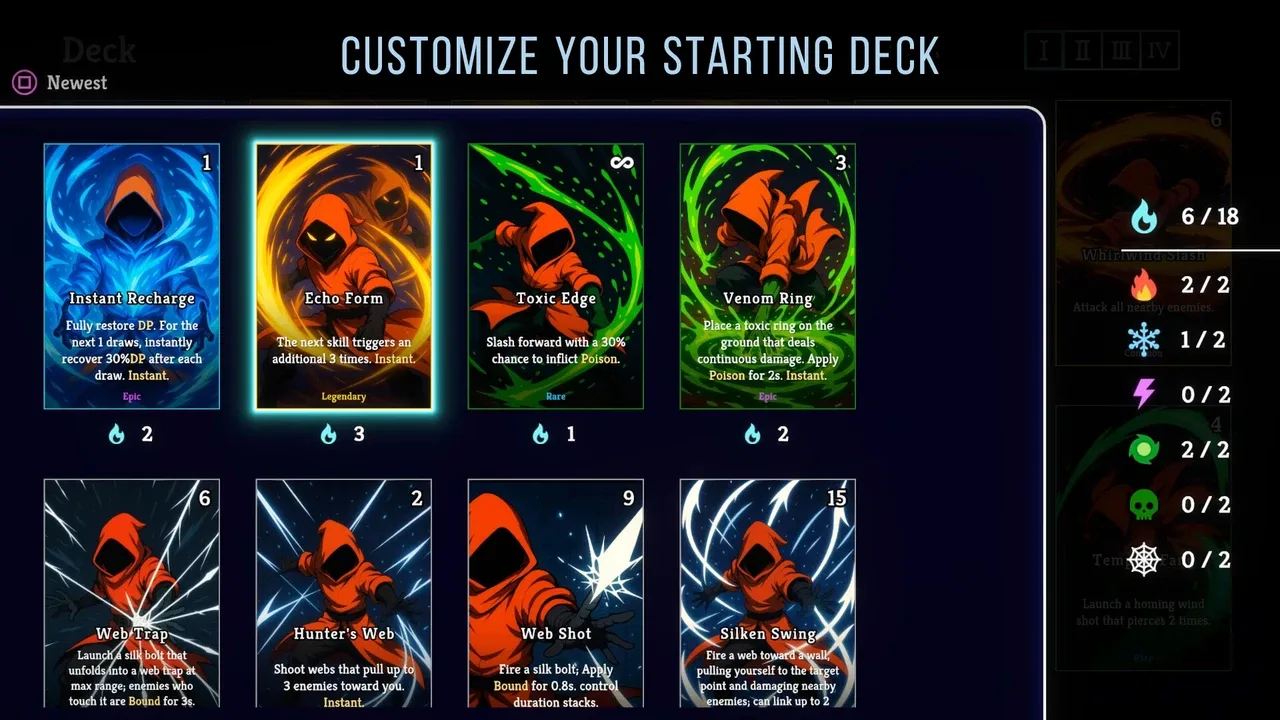Select the Web Trap card
Image resolution: width=1280 pixels, height=720 pixels.
coord(132,593)
